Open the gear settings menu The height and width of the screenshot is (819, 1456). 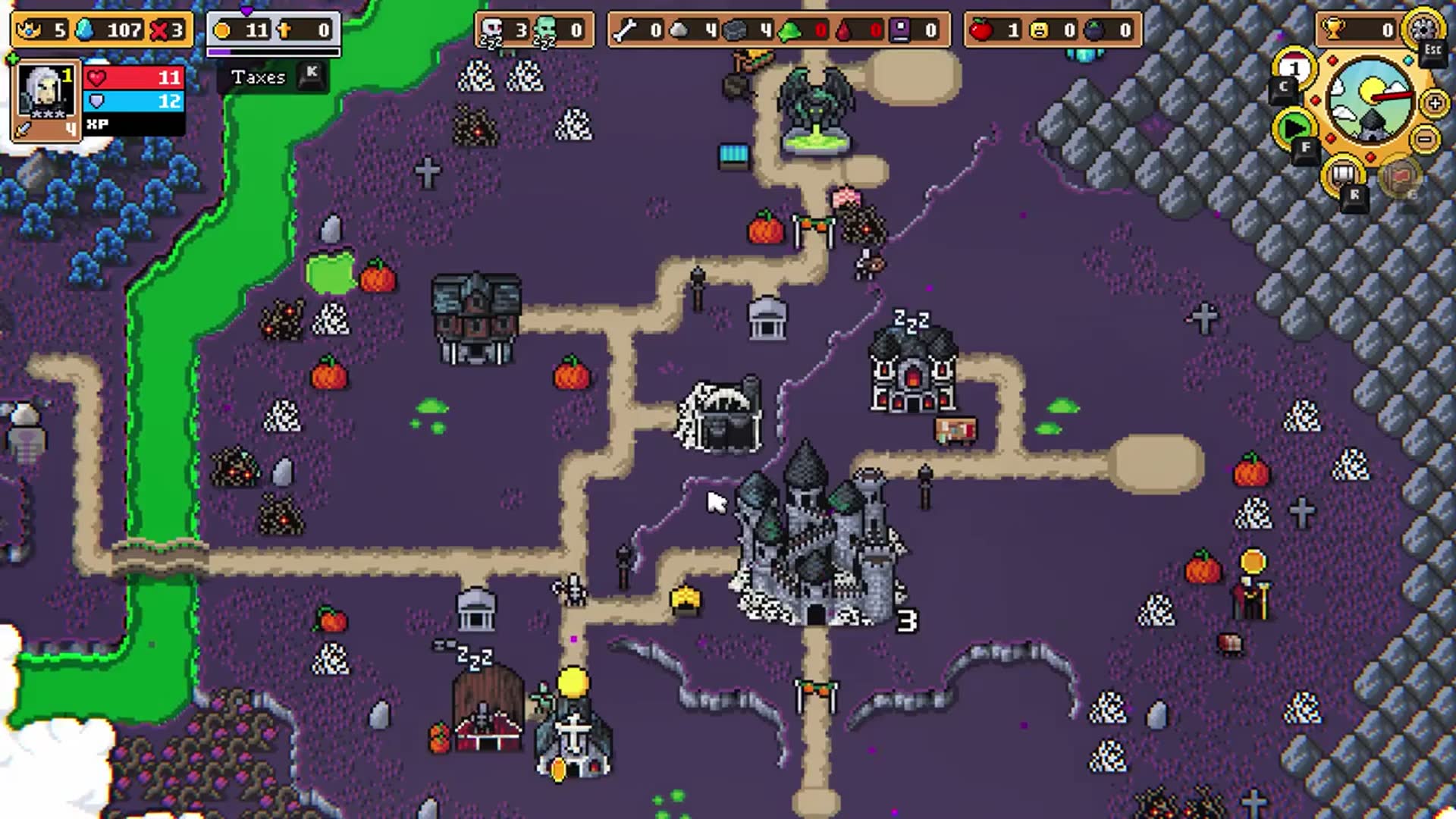[x=1422, y=29]
